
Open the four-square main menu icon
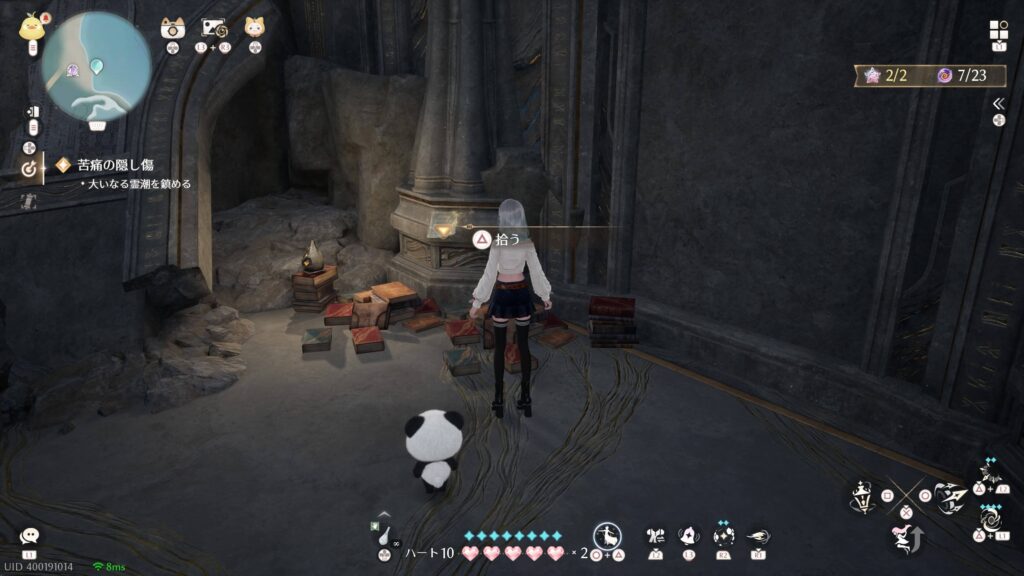(x=998, y=30)
